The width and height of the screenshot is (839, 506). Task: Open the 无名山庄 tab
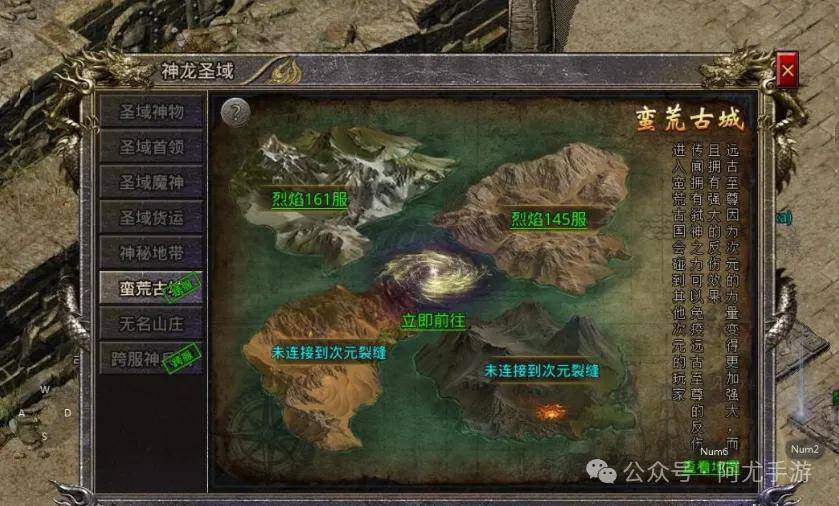150,322
